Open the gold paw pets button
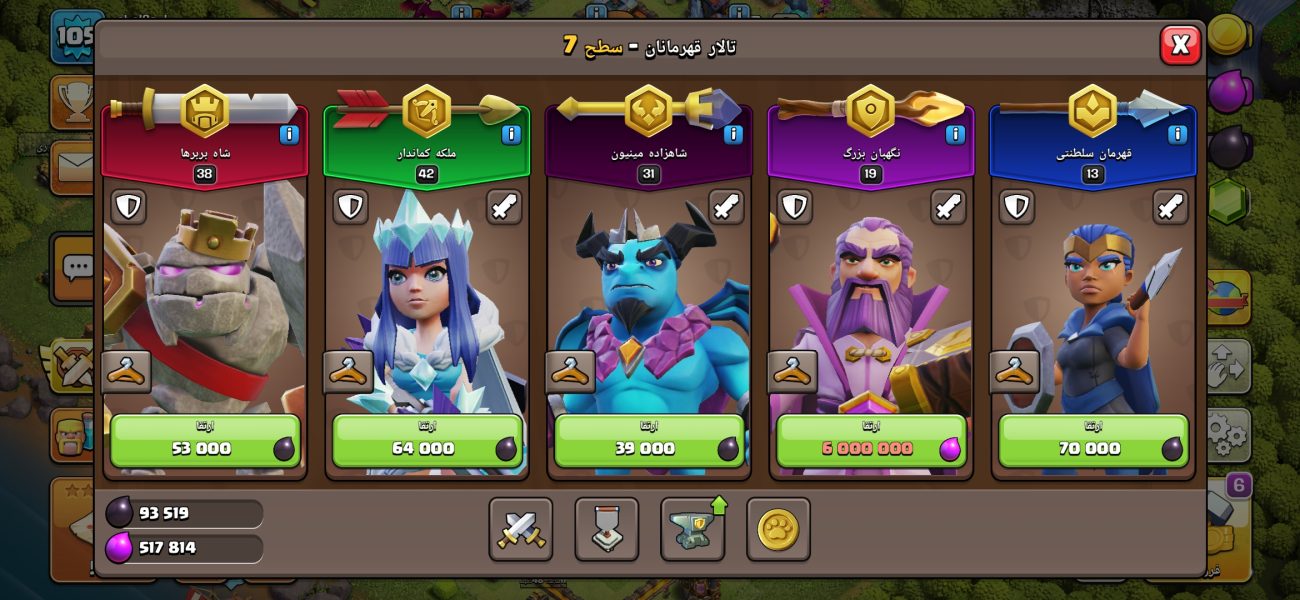 (778, 529)
